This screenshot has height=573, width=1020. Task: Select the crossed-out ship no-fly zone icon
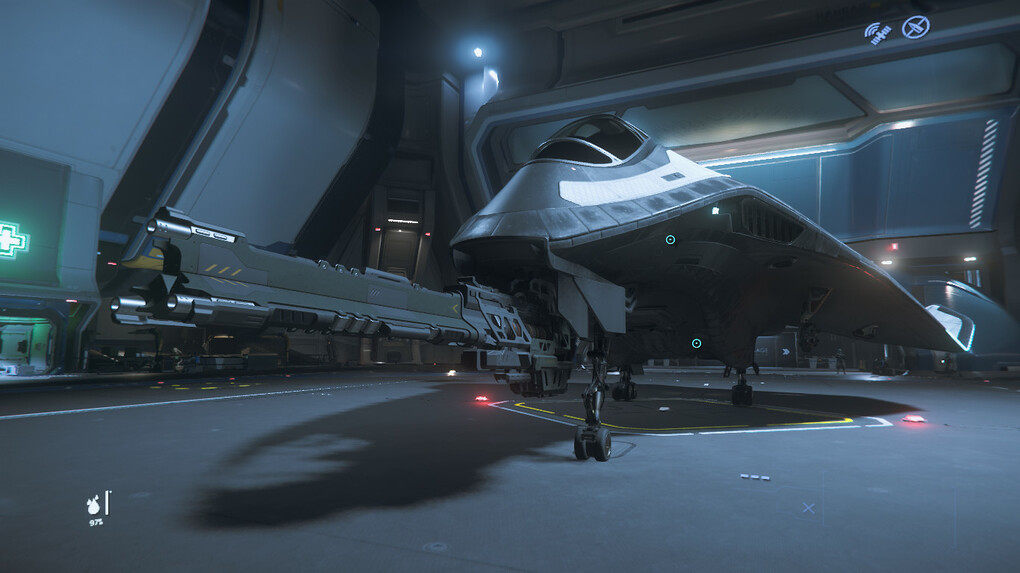point(915,27)
